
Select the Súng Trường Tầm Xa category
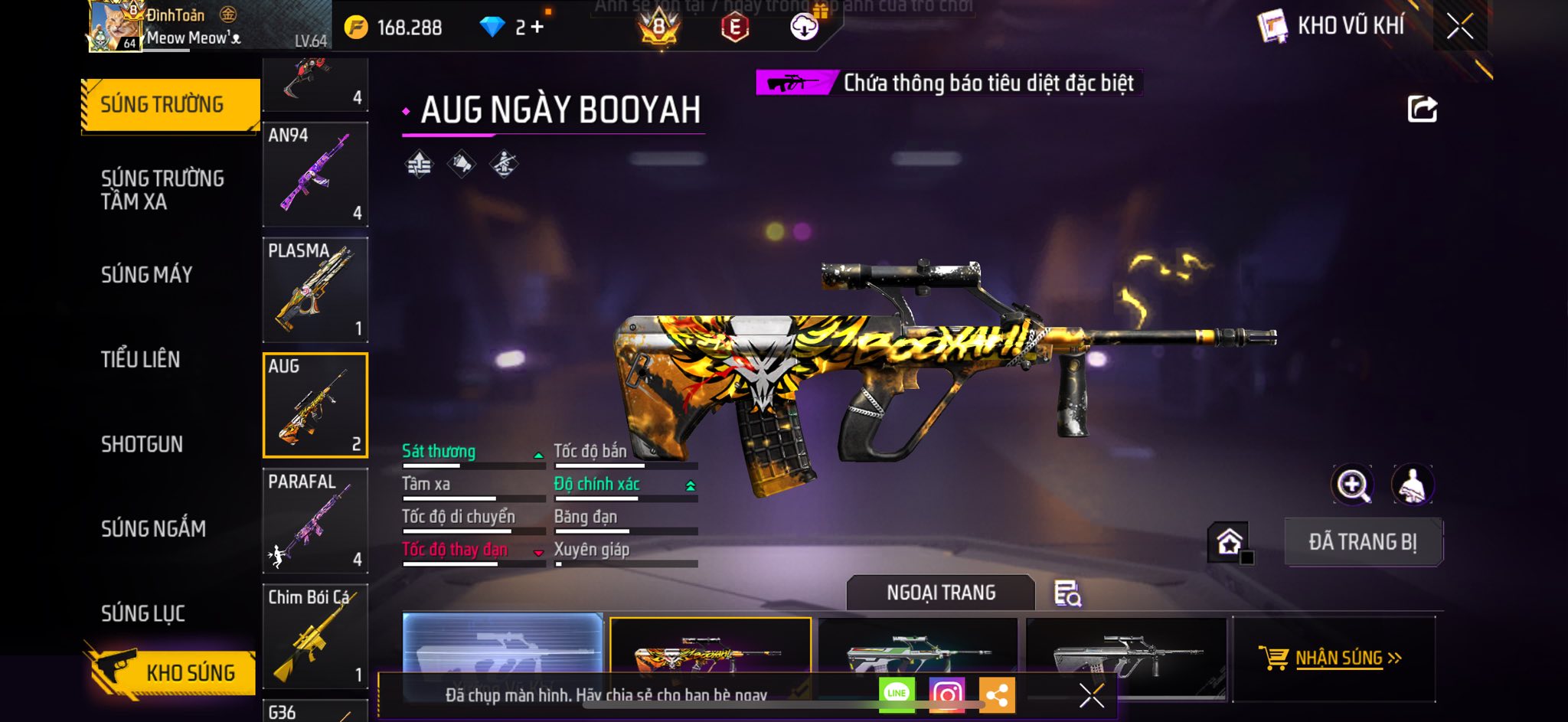(x=162, y=190)
